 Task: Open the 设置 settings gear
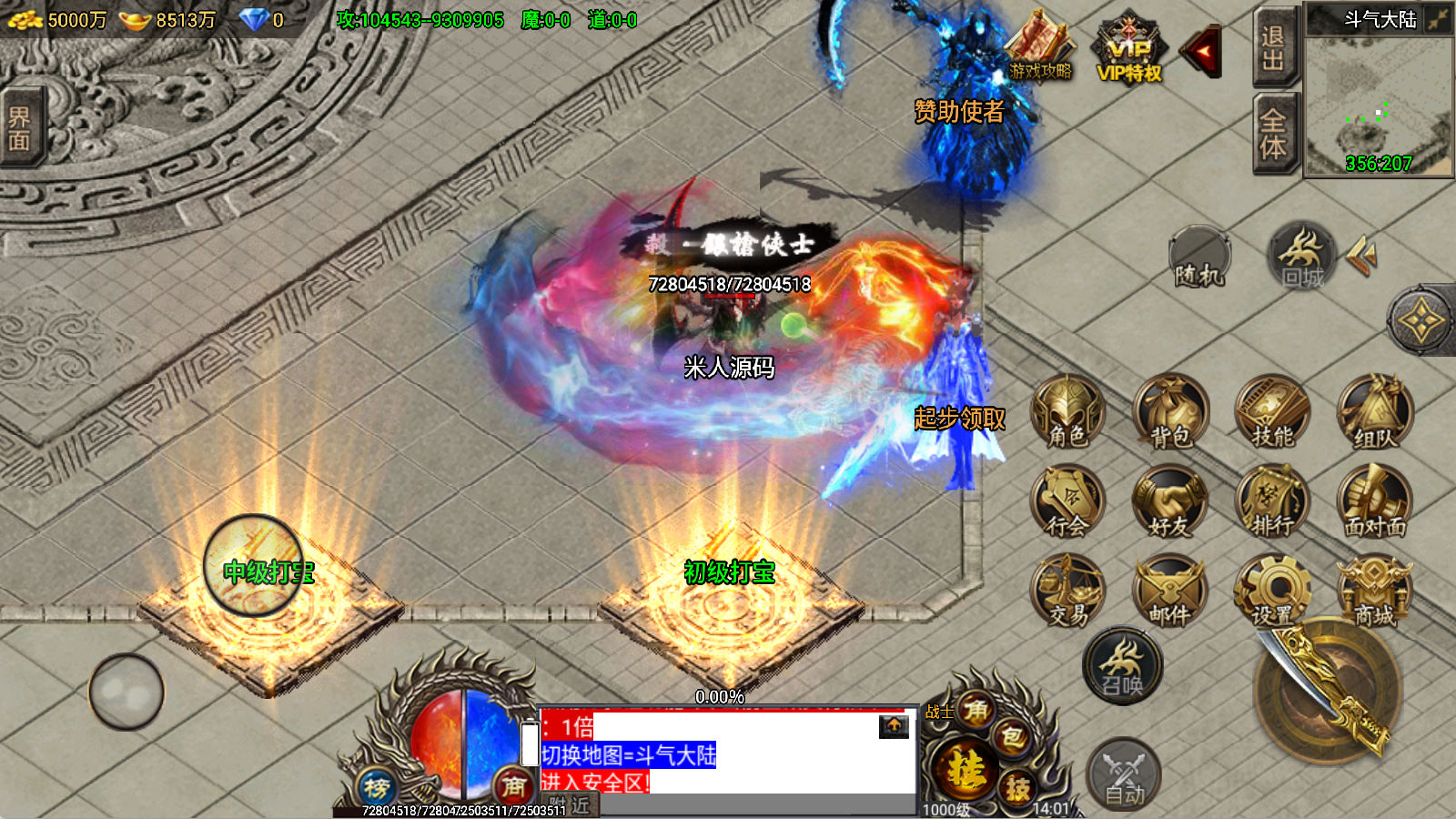(x=1272, y=591)
